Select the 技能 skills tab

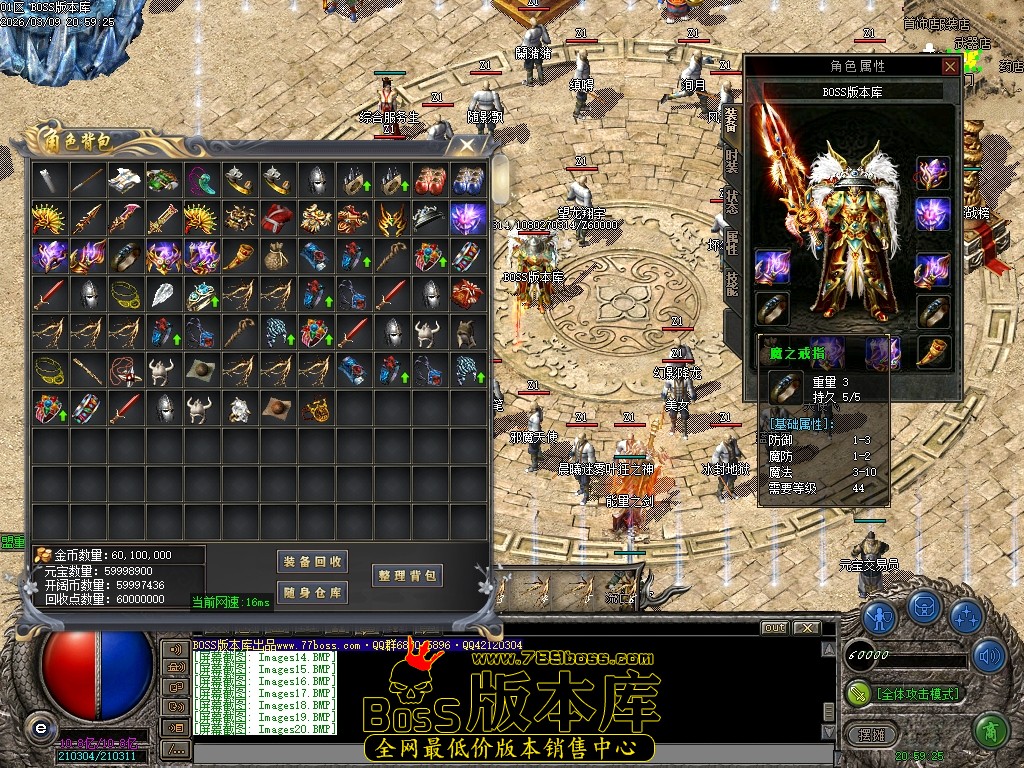tap(731, 282)
